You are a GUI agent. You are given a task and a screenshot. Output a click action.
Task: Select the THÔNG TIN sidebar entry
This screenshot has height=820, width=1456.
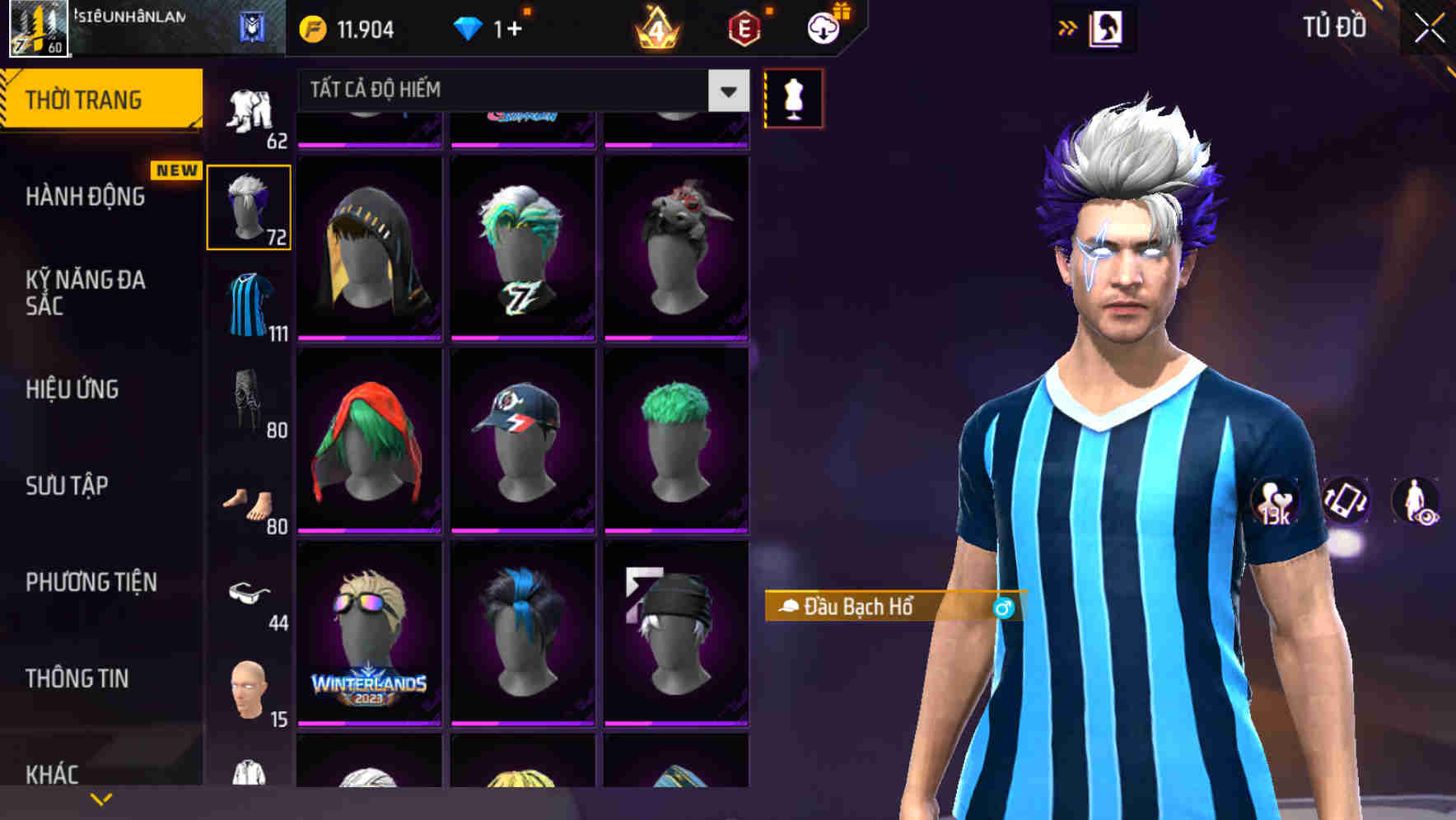pyautogui.click(x=79, y=678)
